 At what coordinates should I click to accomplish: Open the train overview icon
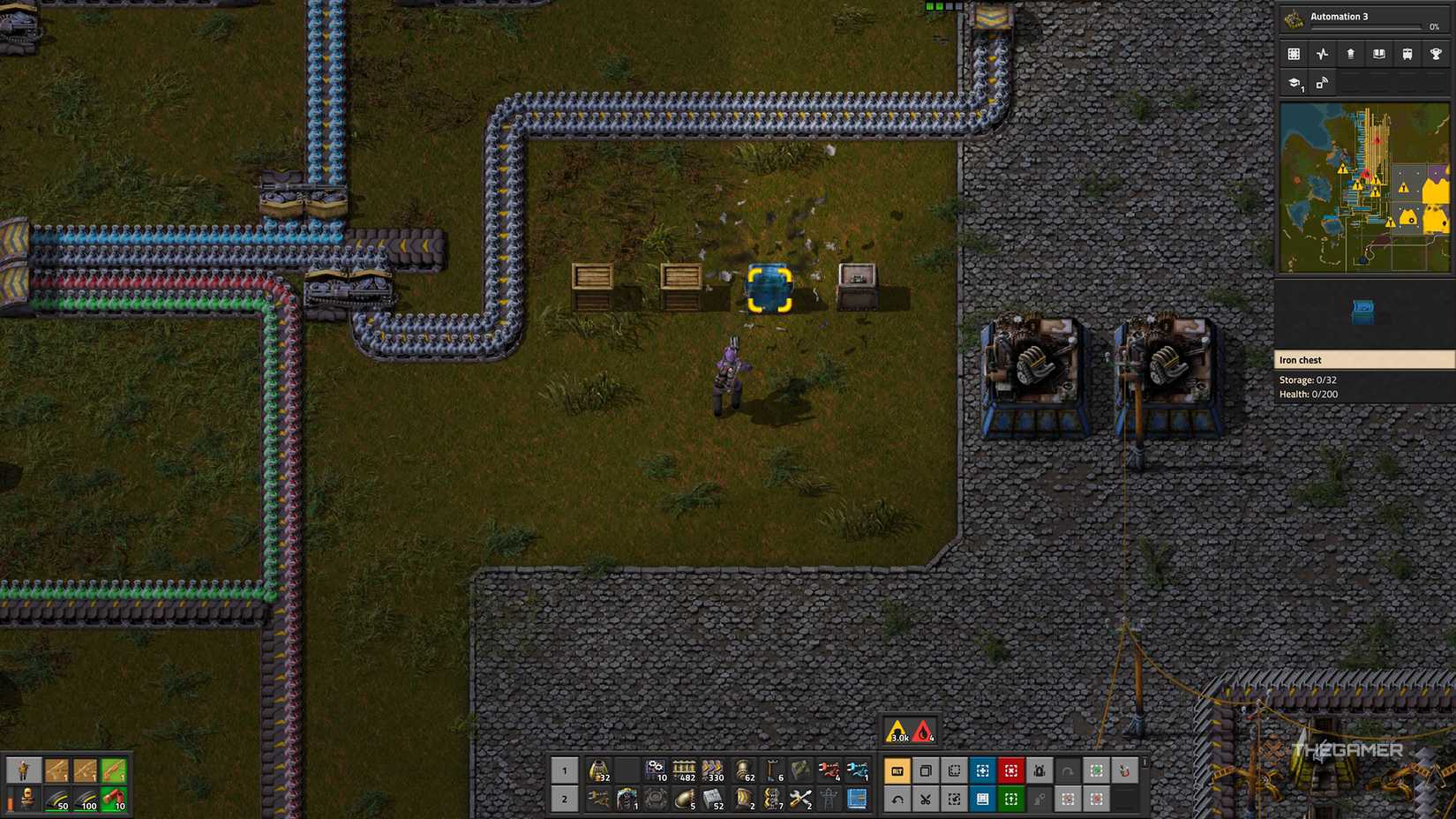coord(1407,56)
